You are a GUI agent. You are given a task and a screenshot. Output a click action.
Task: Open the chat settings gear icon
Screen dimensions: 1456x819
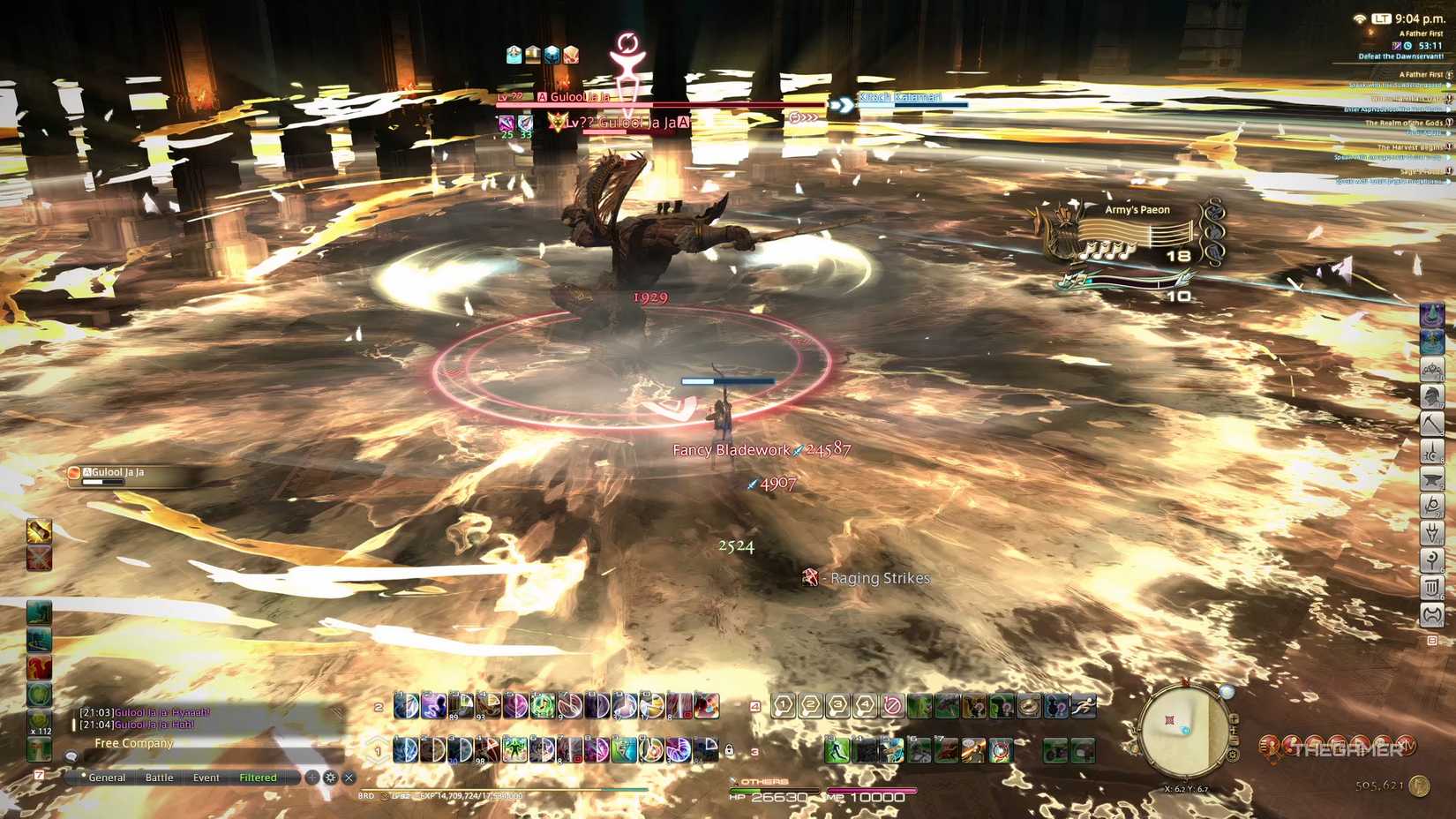pos(329,778)
